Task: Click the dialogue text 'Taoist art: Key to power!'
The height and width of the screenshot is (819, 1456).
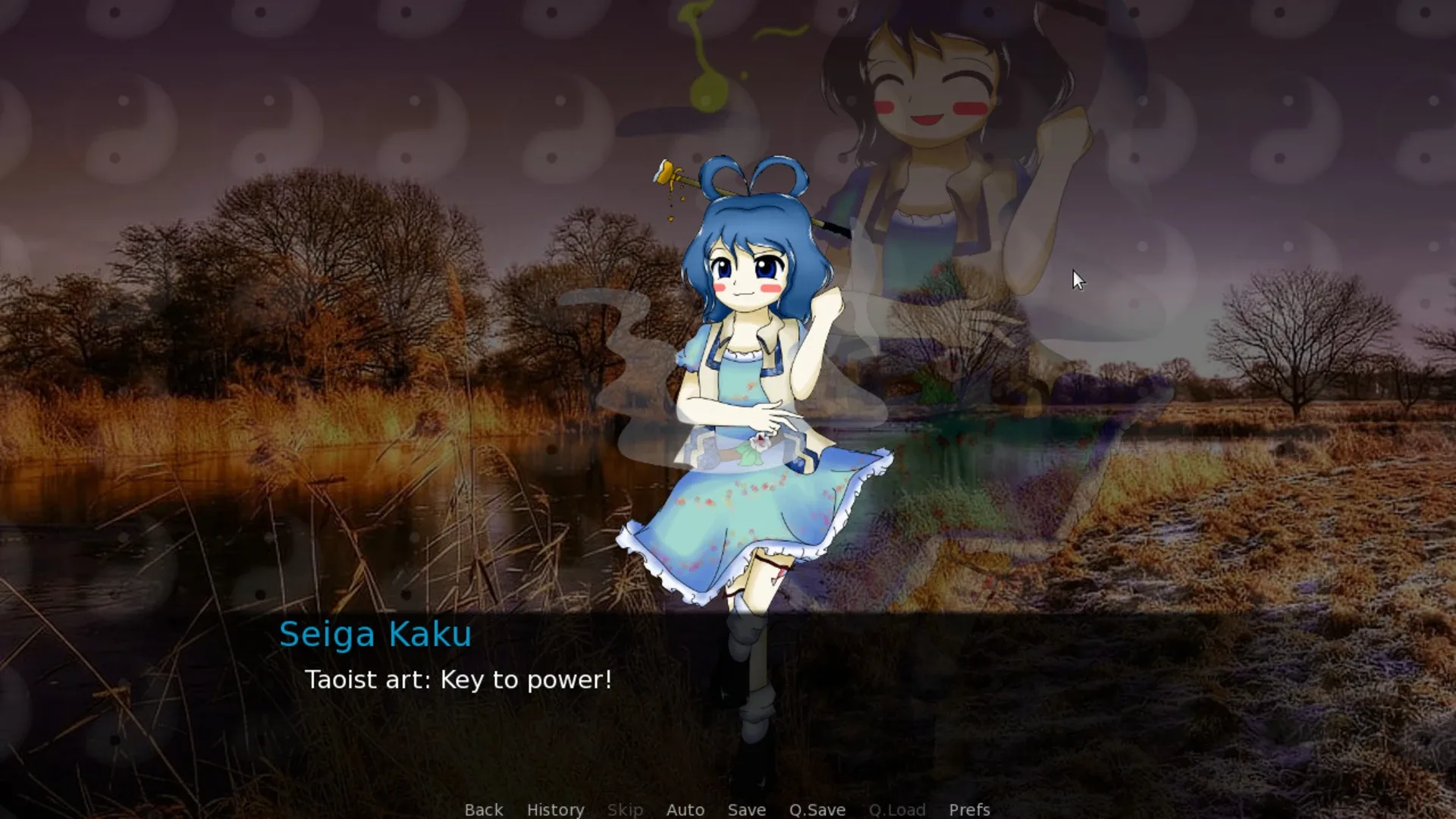Action: pyautogui.click(x=458, y=680)
